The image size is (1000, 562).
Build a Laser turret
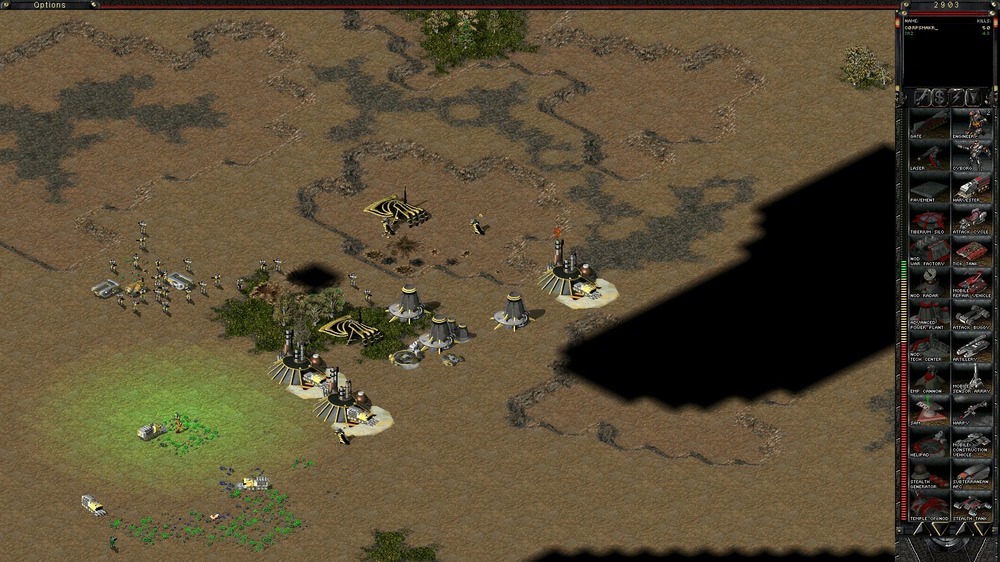point(929,158)
